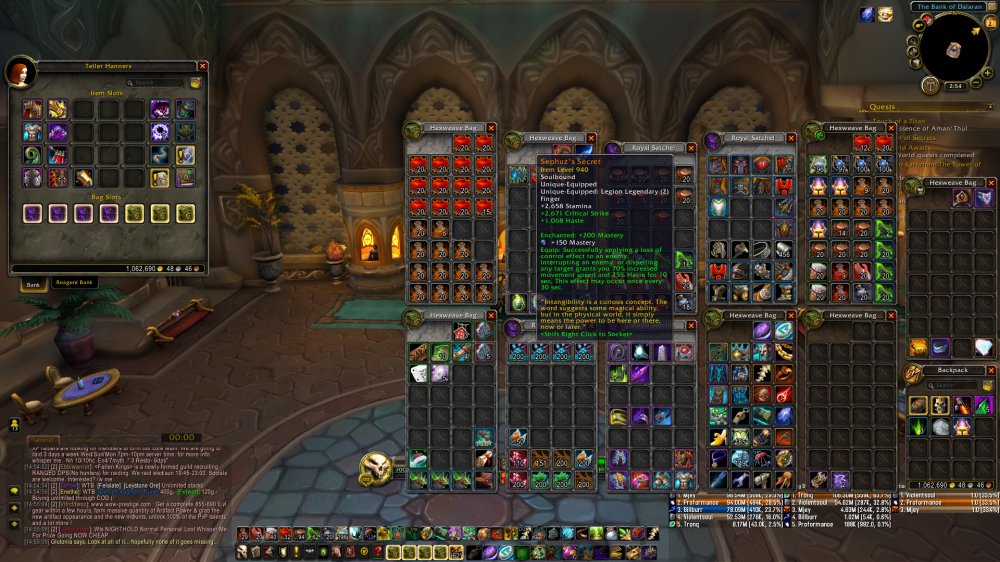
Task: Click the first purple bank bag slot
Action: coord(33,213)
